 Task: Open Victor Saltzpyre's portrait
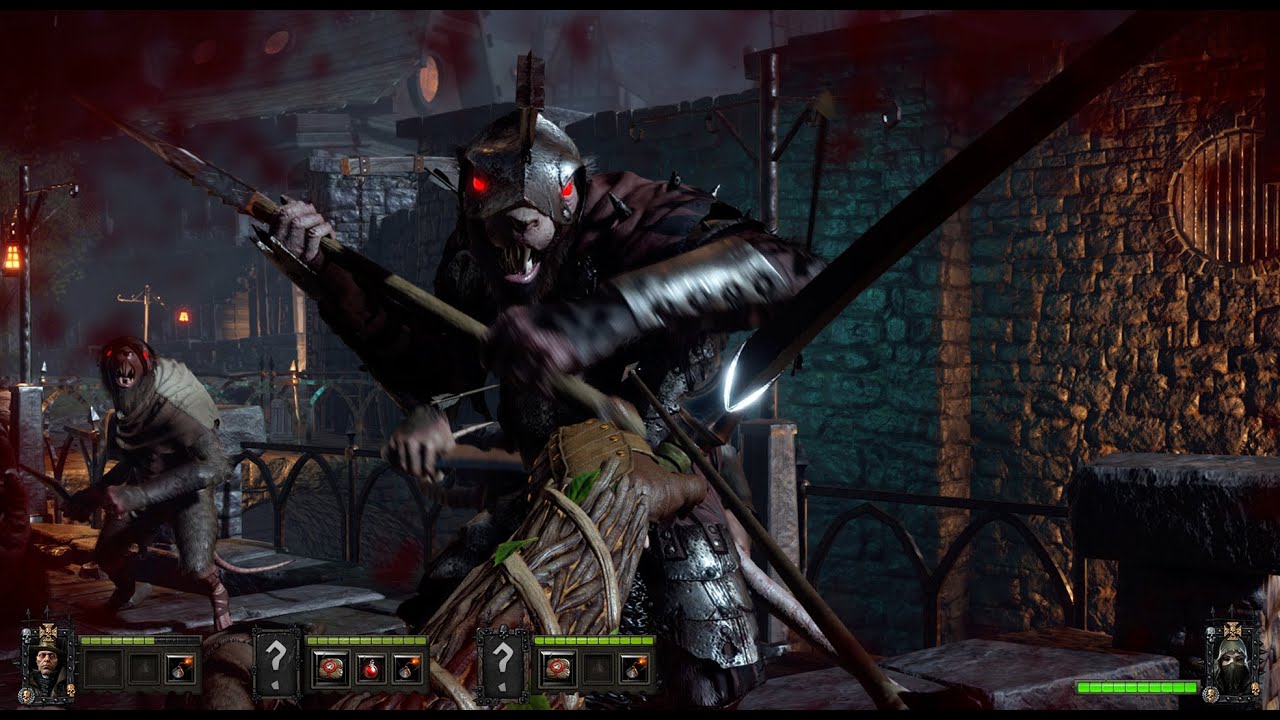pos(46,663)
